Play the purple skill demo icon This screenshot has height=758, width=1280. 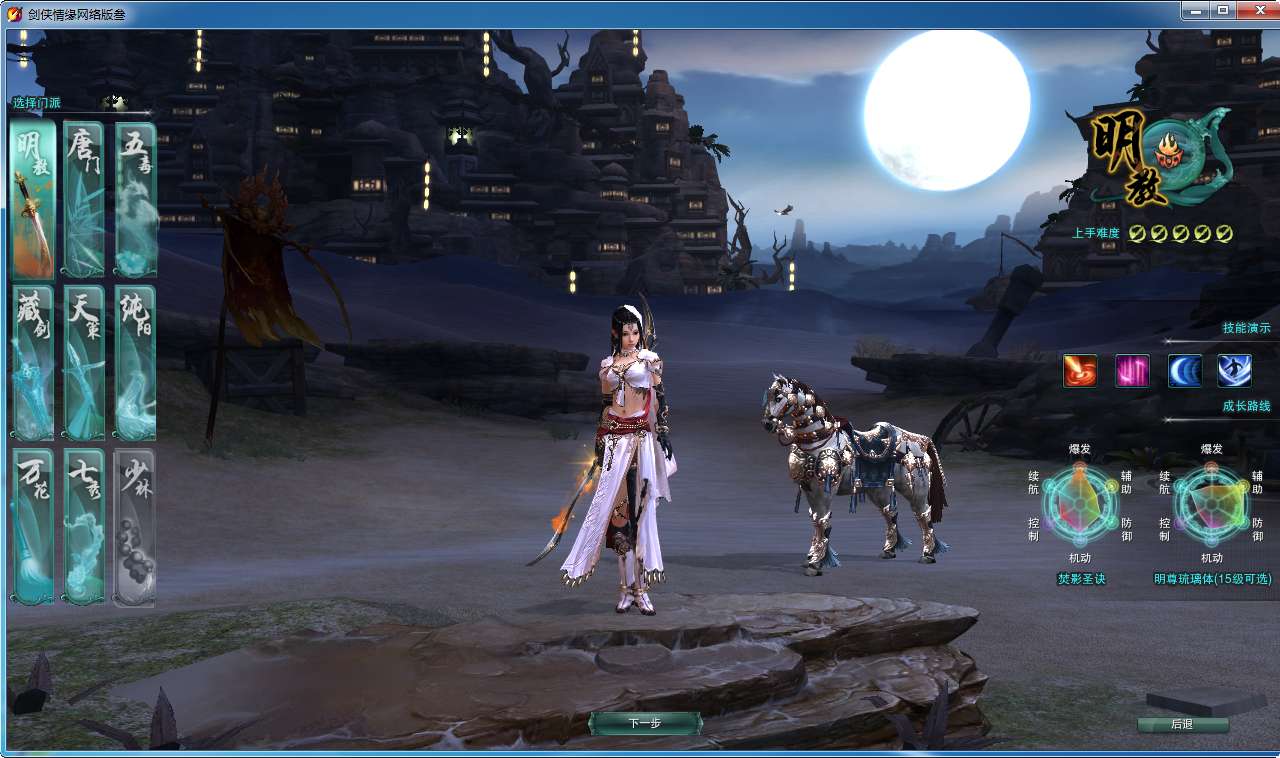1132,371
